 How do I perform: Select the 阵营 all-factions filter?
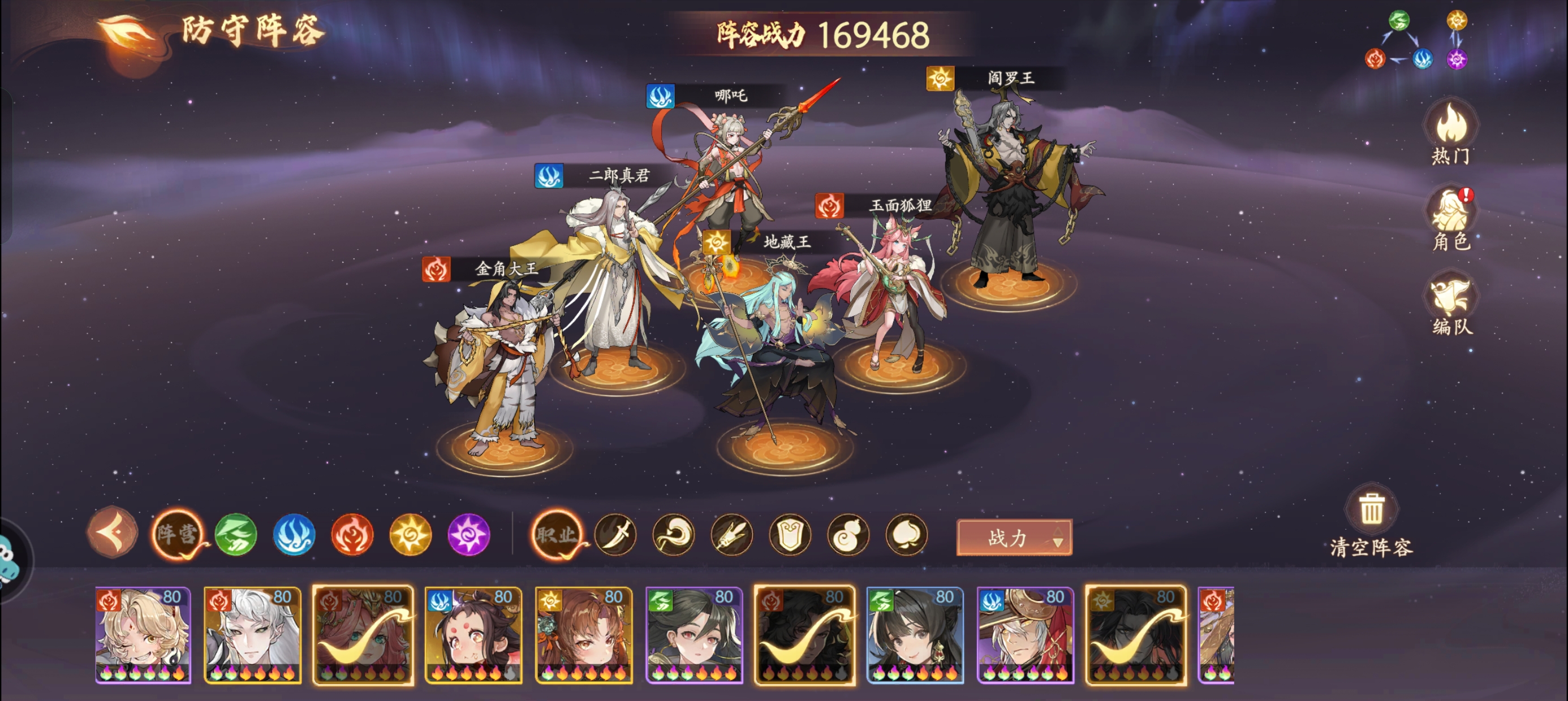pyautogui.click(x=177, y=534)
